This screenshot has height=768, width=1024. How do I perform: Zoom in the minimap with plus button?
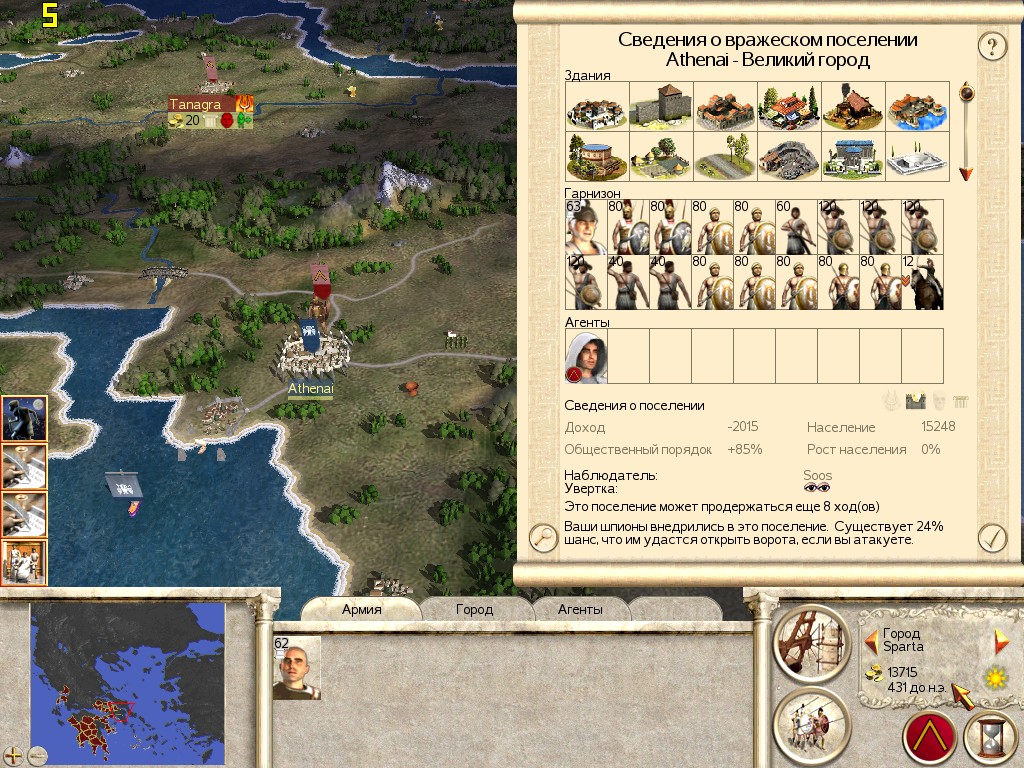[14, 755]
